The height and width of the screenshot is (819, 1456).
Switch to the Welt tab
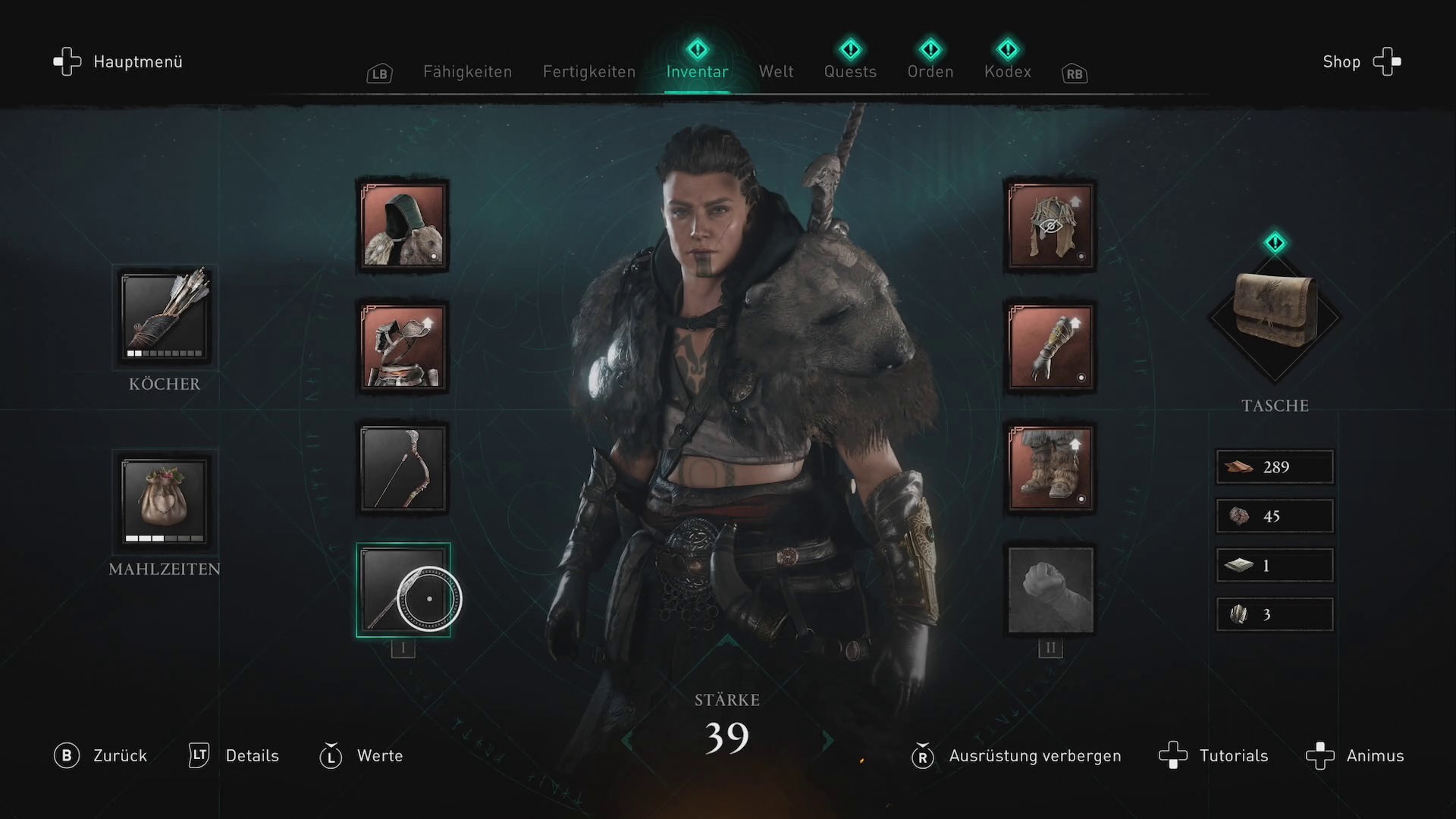point(776,72)
